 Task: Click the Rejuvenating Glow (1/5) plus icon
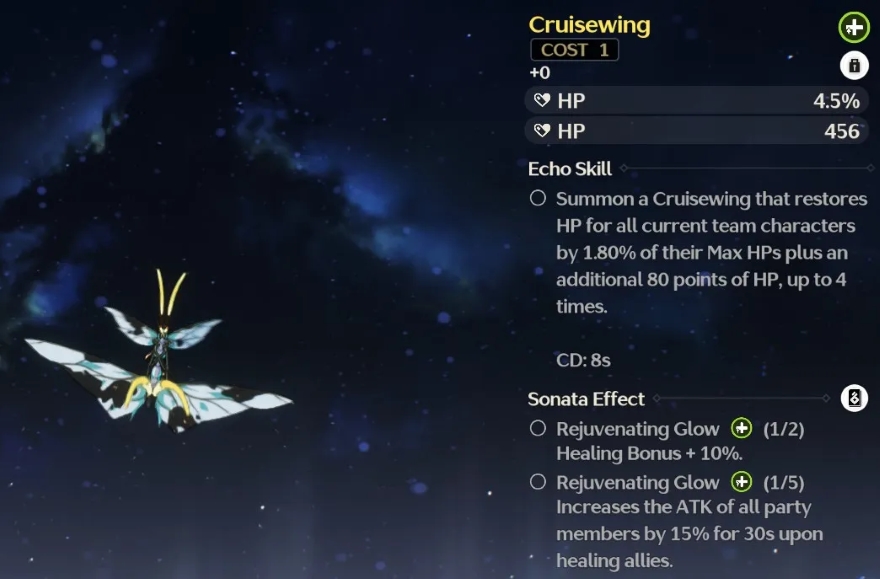coord(741,482)
